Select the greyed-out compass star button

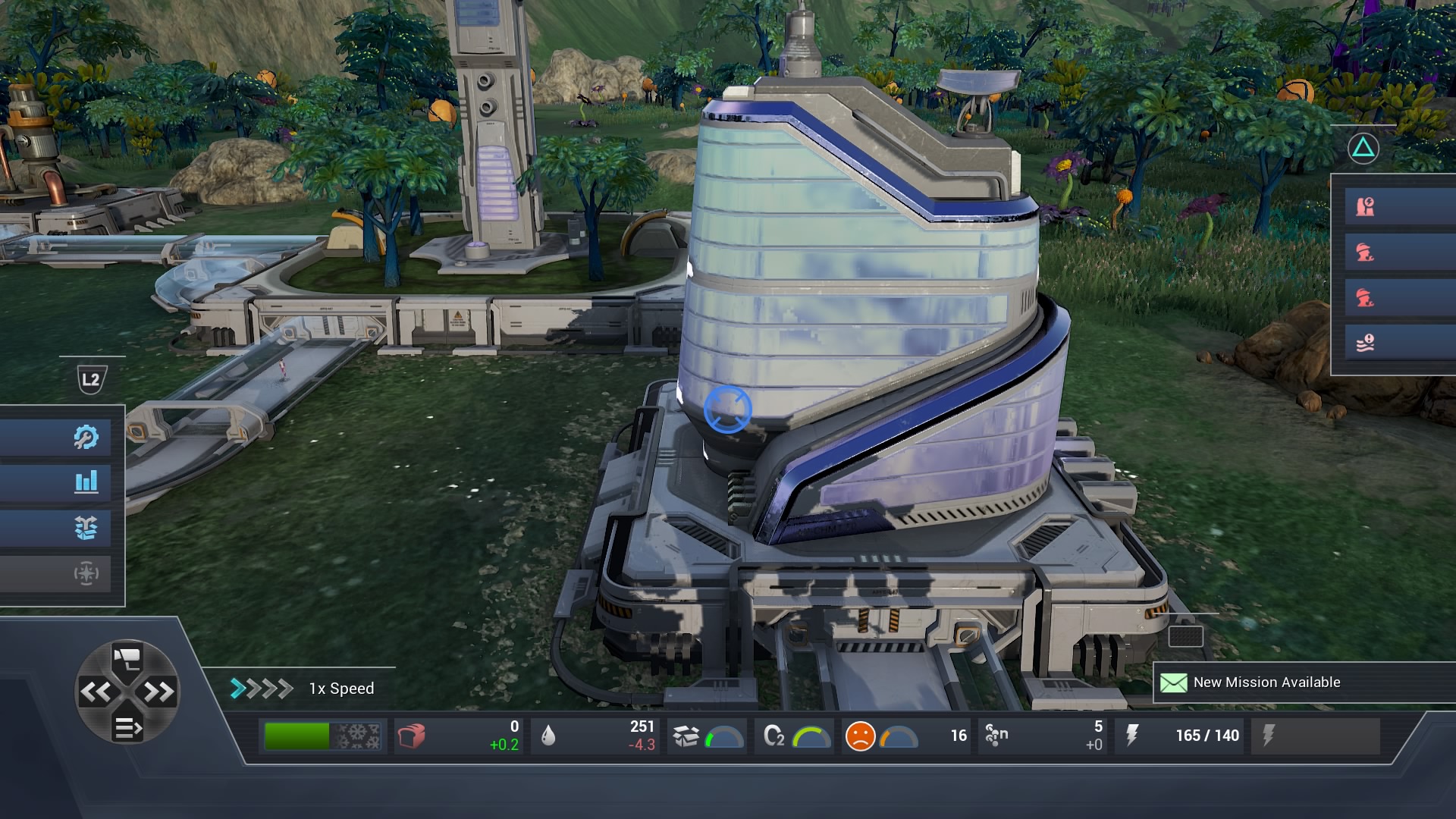(86, 573)
